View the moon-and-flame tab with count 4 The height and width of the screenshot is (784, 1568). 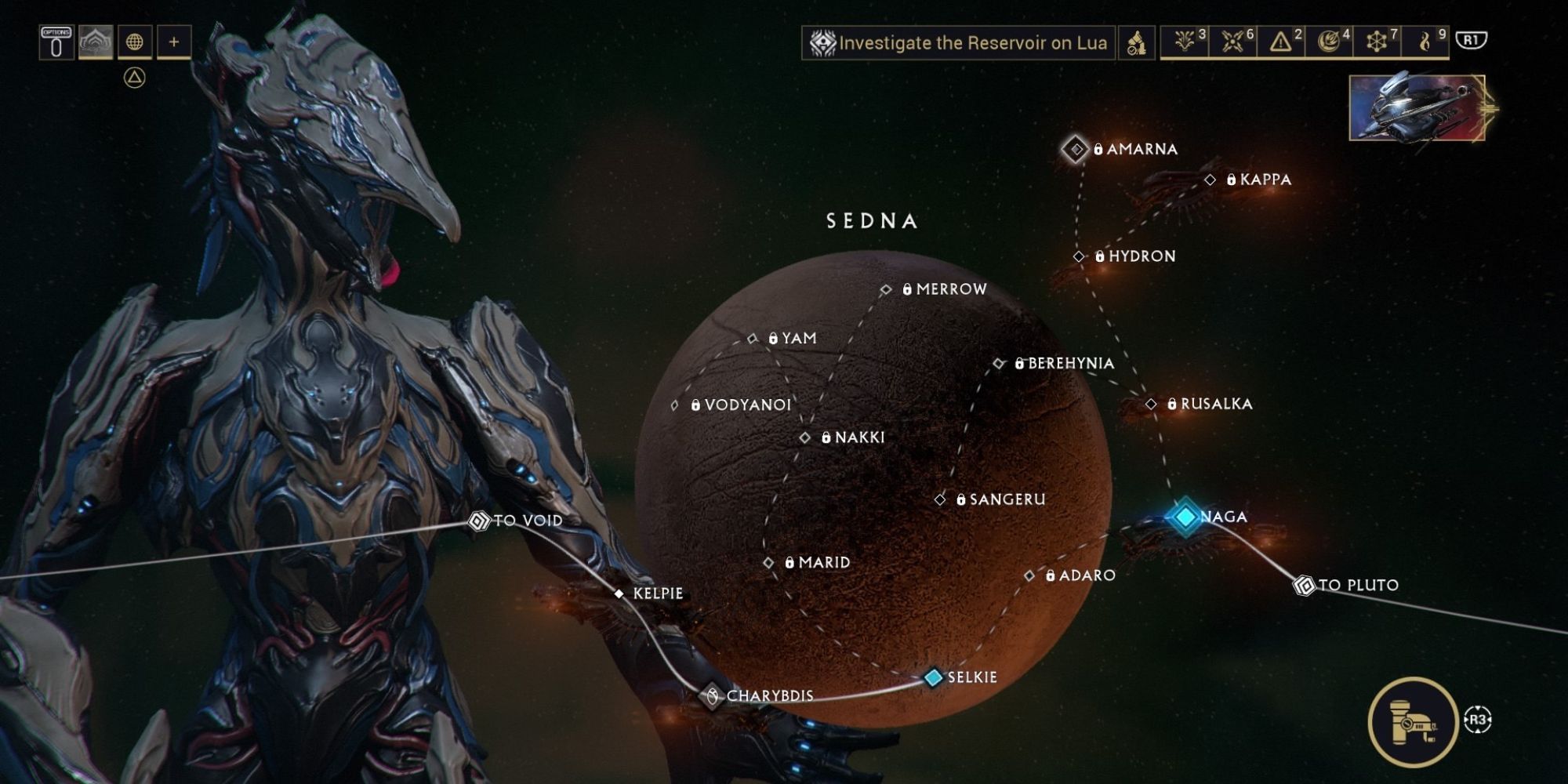click(x=1329, y=42)
